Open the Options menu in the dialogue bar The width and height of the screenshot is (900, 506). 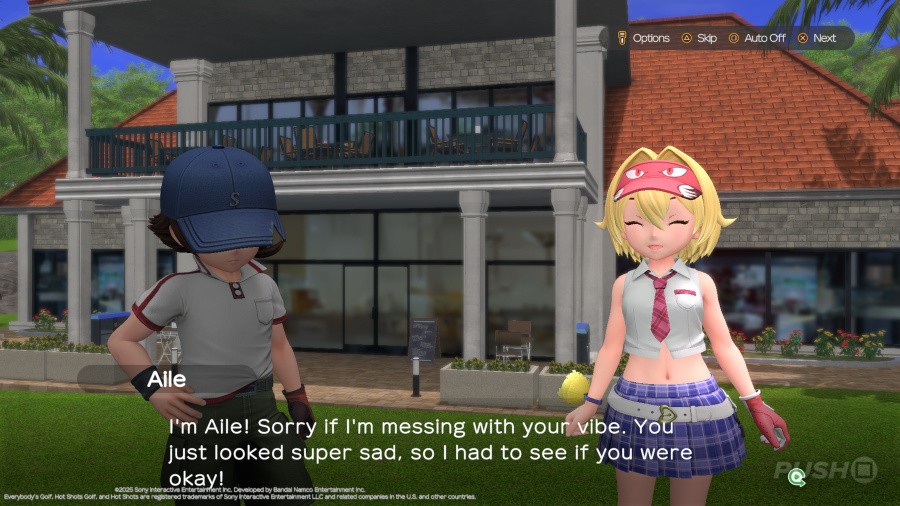pos(644,38)
